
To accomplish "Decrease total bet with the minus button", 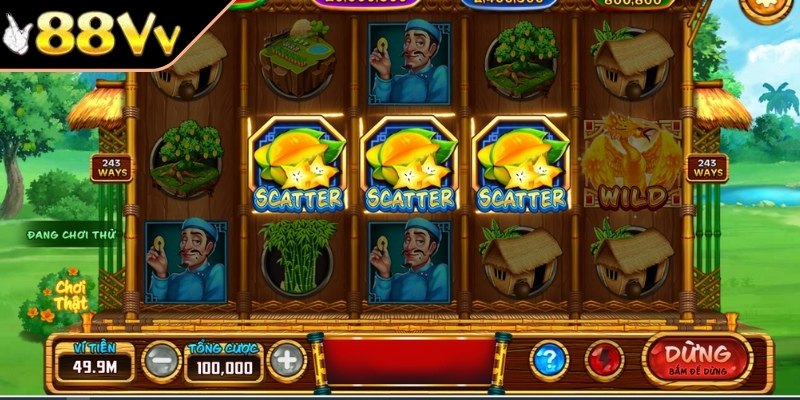I will coord(162,360).
